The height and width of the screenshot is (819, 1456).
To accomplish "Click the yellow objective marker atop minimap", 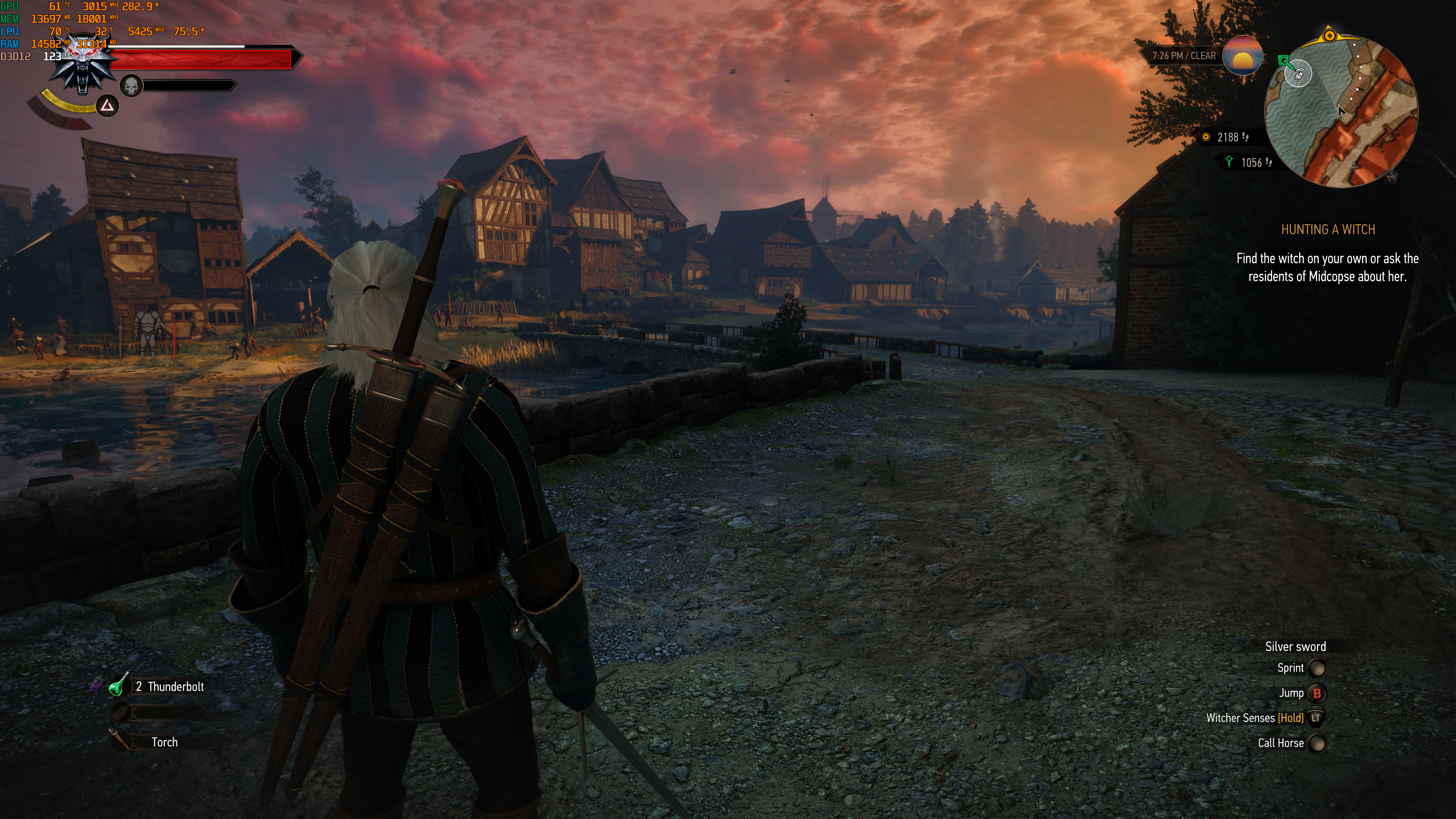I will [x=1329, y=36].
